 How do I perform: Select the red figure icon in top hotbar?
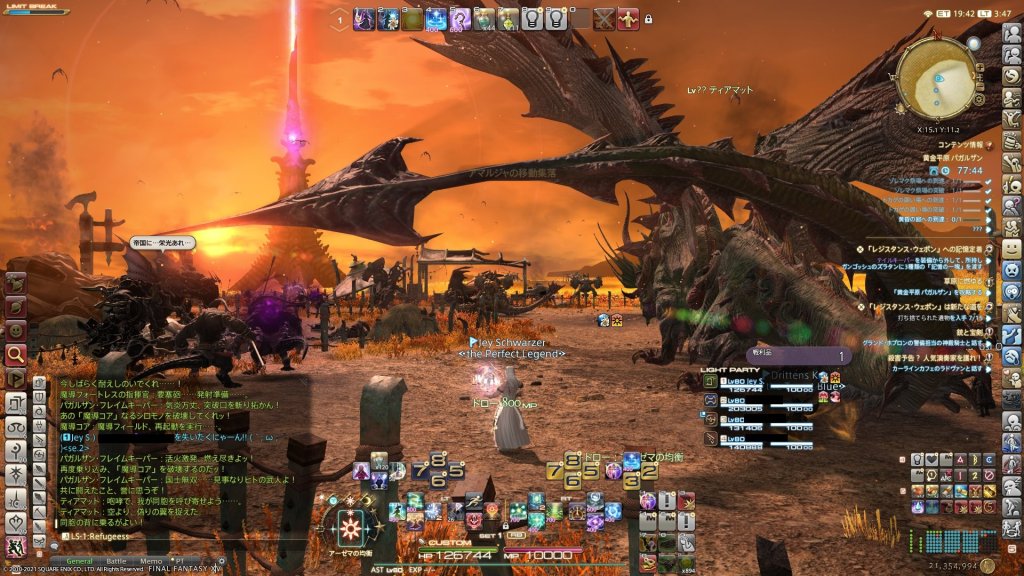627,18
